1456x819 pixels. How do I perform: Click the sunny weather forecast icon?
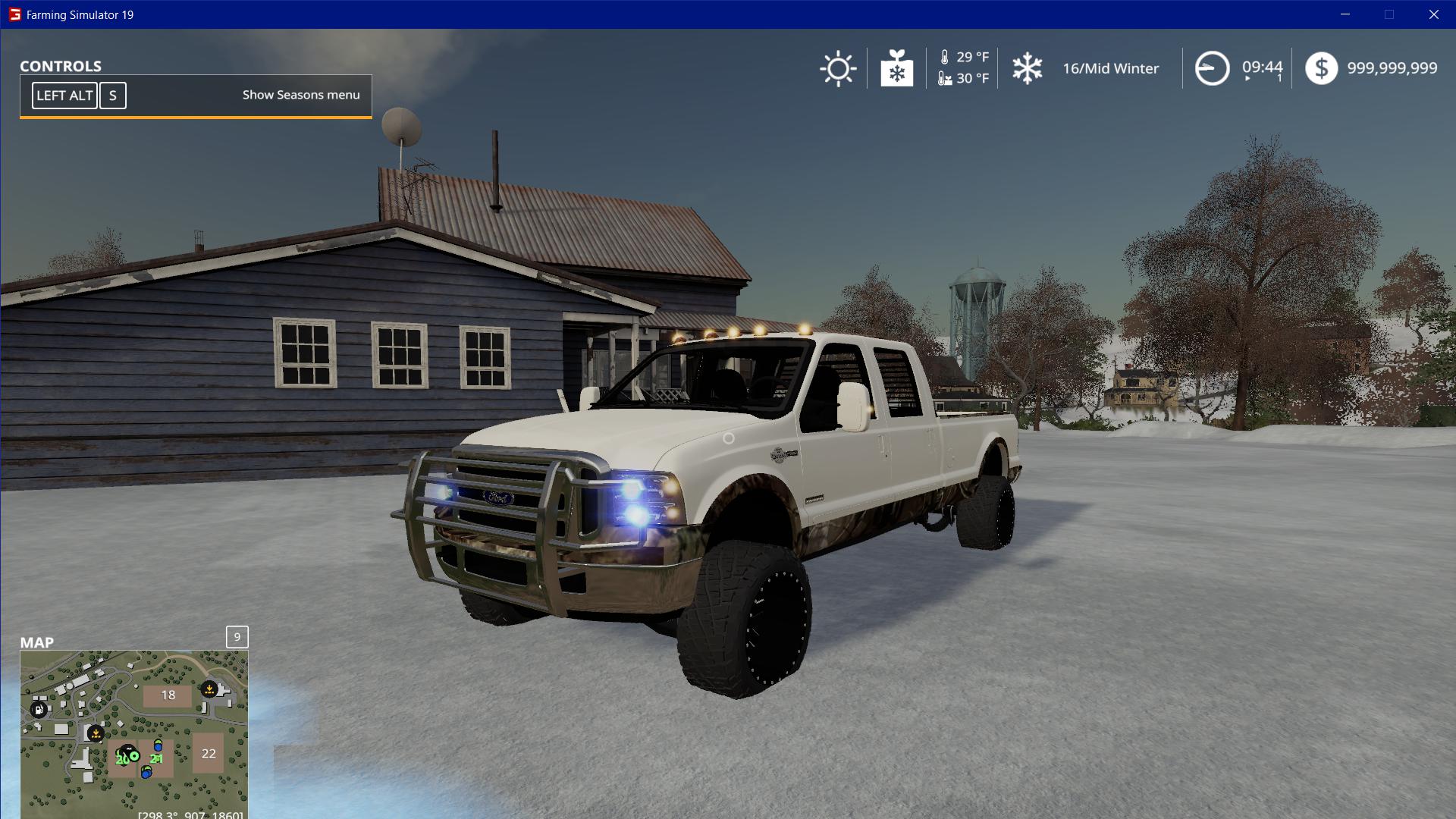(838, 69)
